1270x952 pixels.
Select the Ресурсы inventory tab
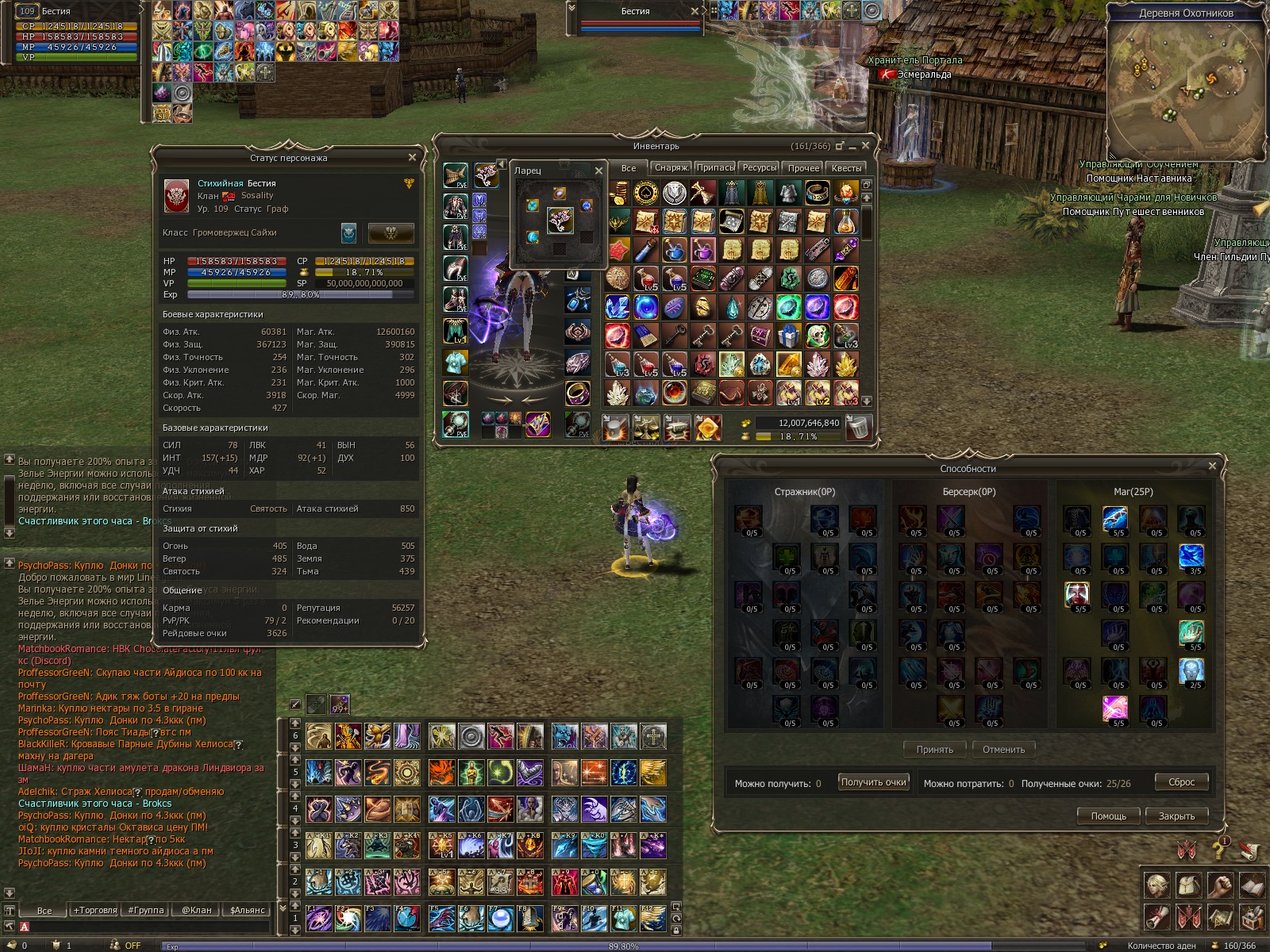(760, 168)
